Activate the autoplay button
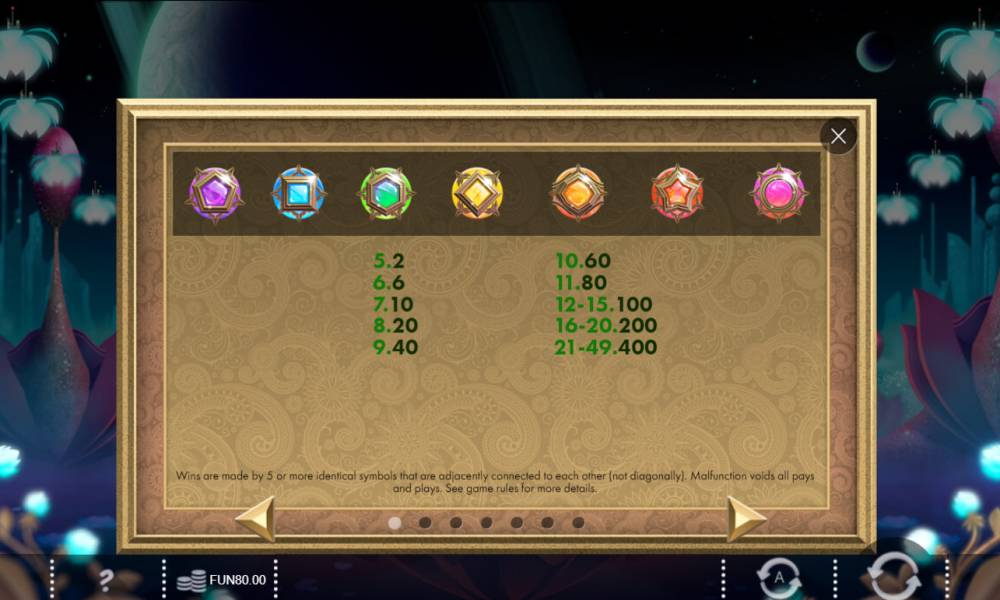 coord(779,579)
